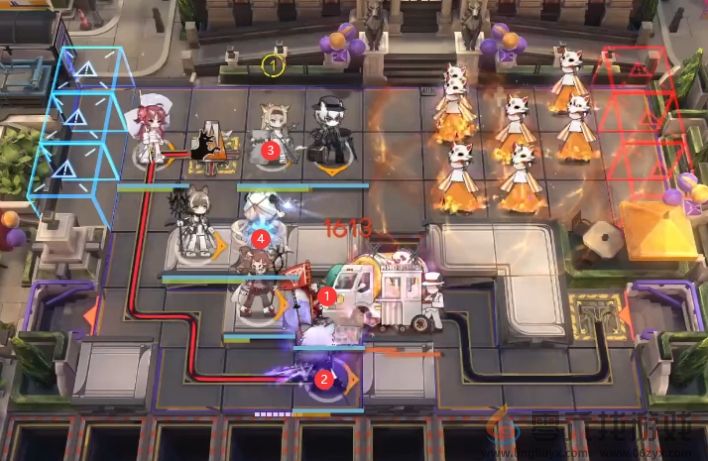Select the pink-haired operator holding a white parasol
The width and height of the screenshot is (708, 461).
(154, 130)
